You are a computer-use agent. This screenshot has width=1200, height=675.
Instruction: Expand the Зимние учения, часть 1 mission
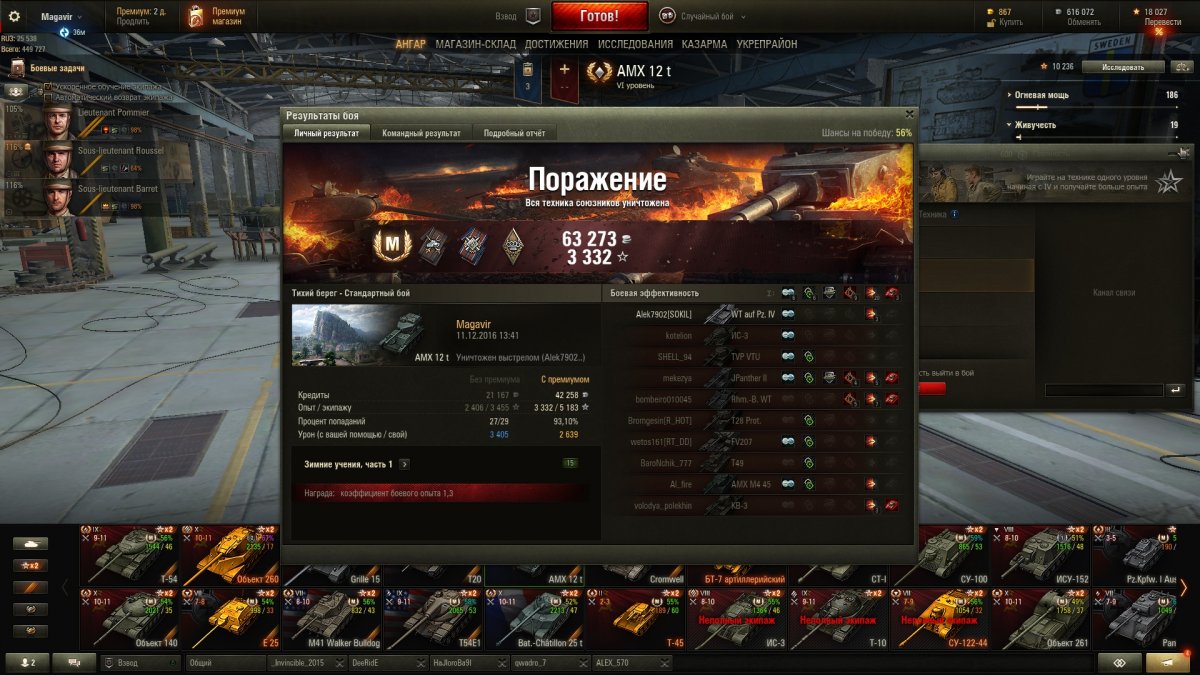(404, 464)
